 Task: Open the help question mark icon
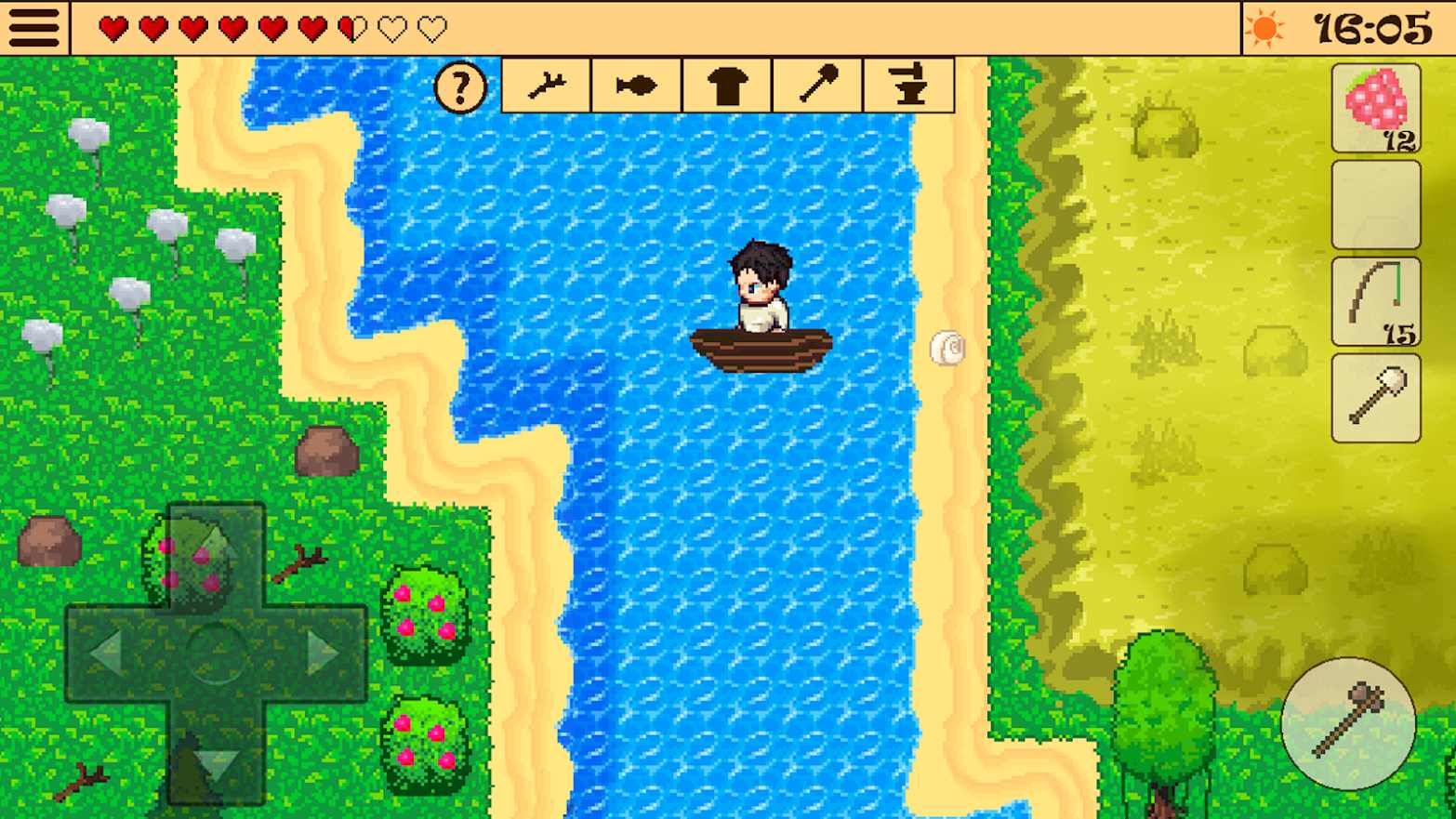coord(460,86)
